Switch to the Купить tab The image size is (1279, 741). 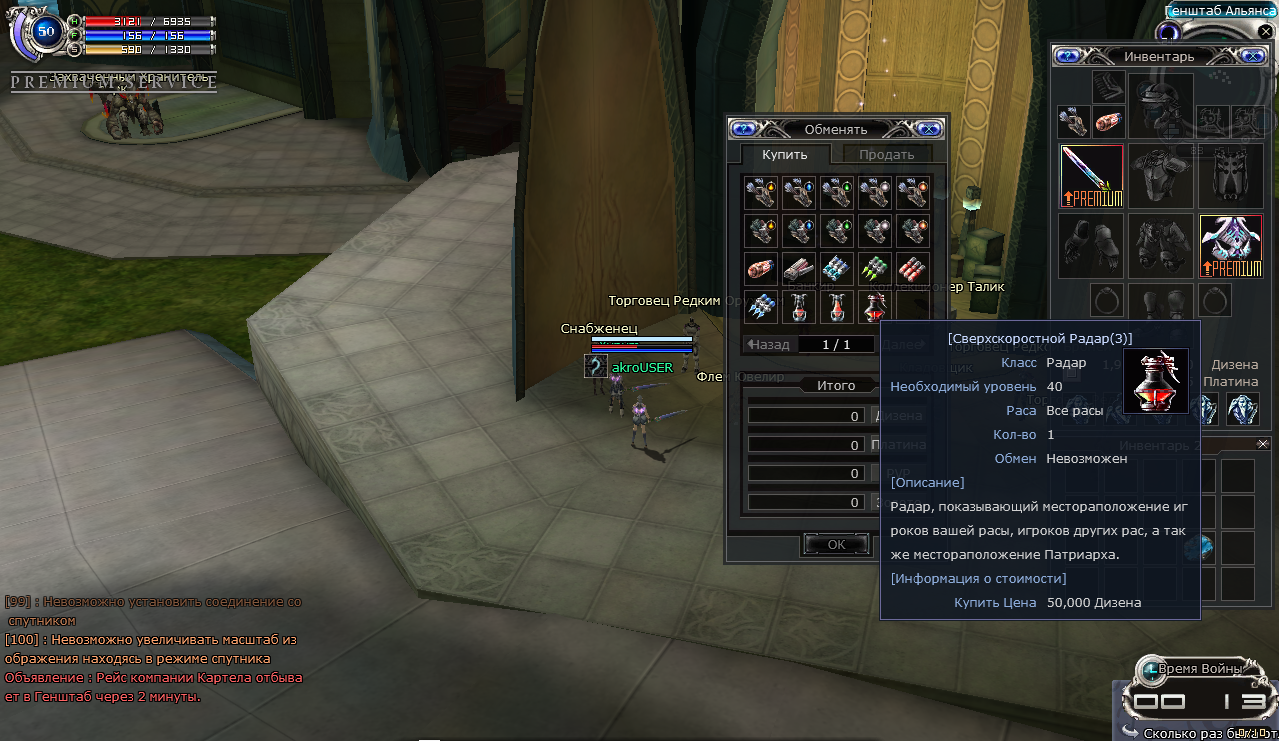point(784,154)
